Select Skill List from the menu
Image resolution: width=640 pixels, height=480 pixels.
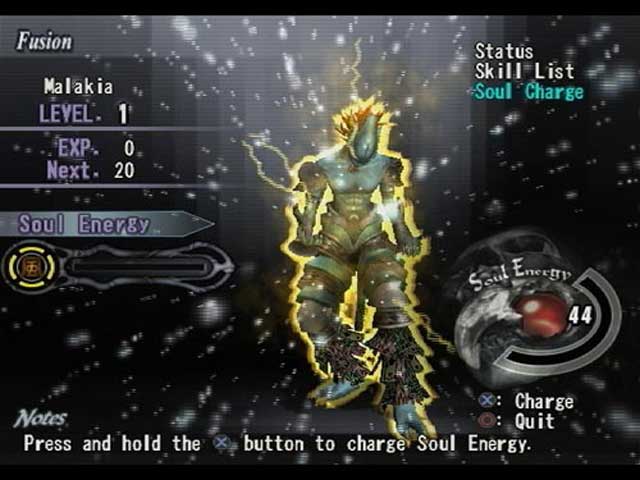(524, 71)
